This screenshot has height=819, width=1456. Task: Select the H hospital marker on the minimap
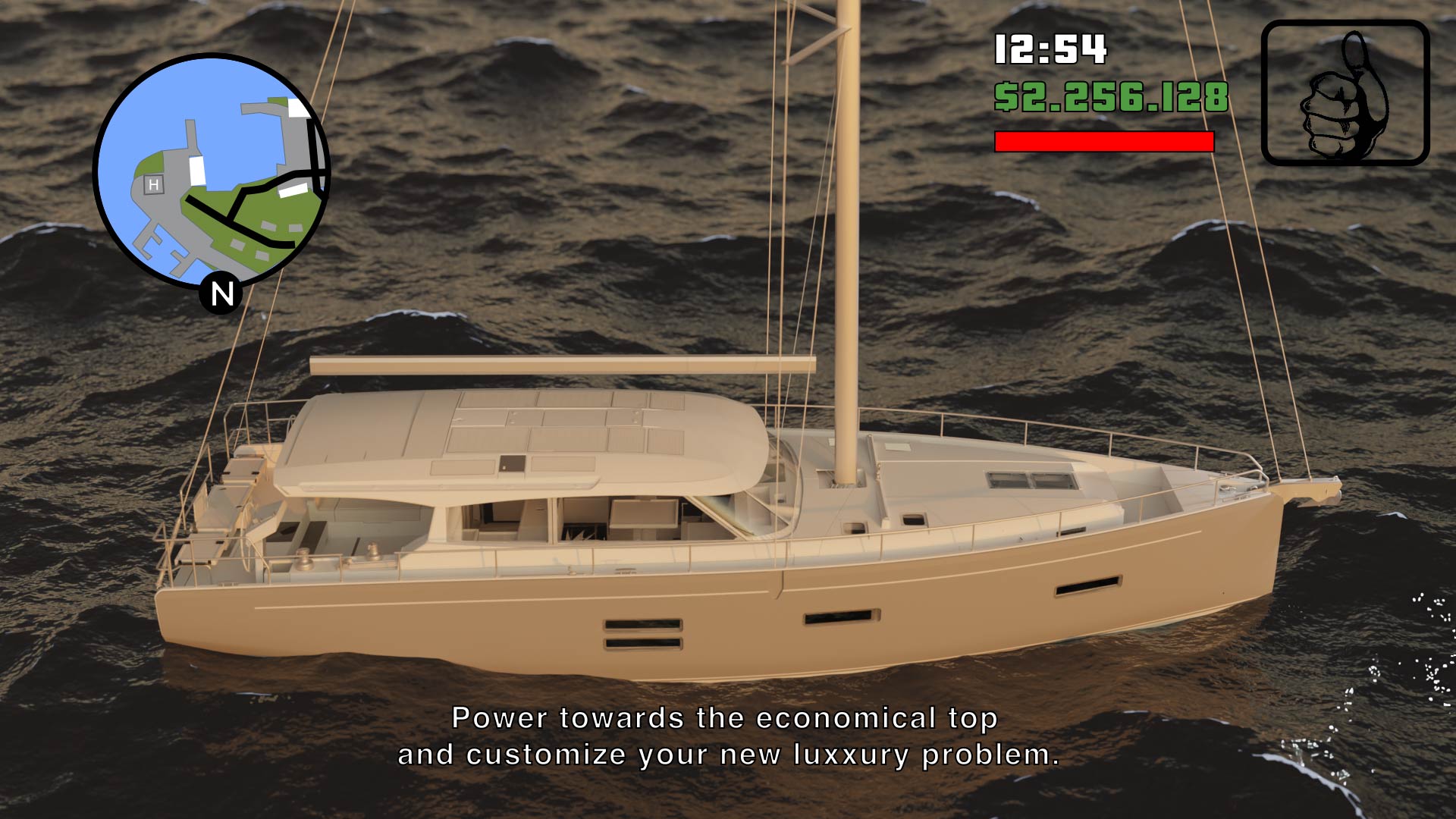[154, 183]
